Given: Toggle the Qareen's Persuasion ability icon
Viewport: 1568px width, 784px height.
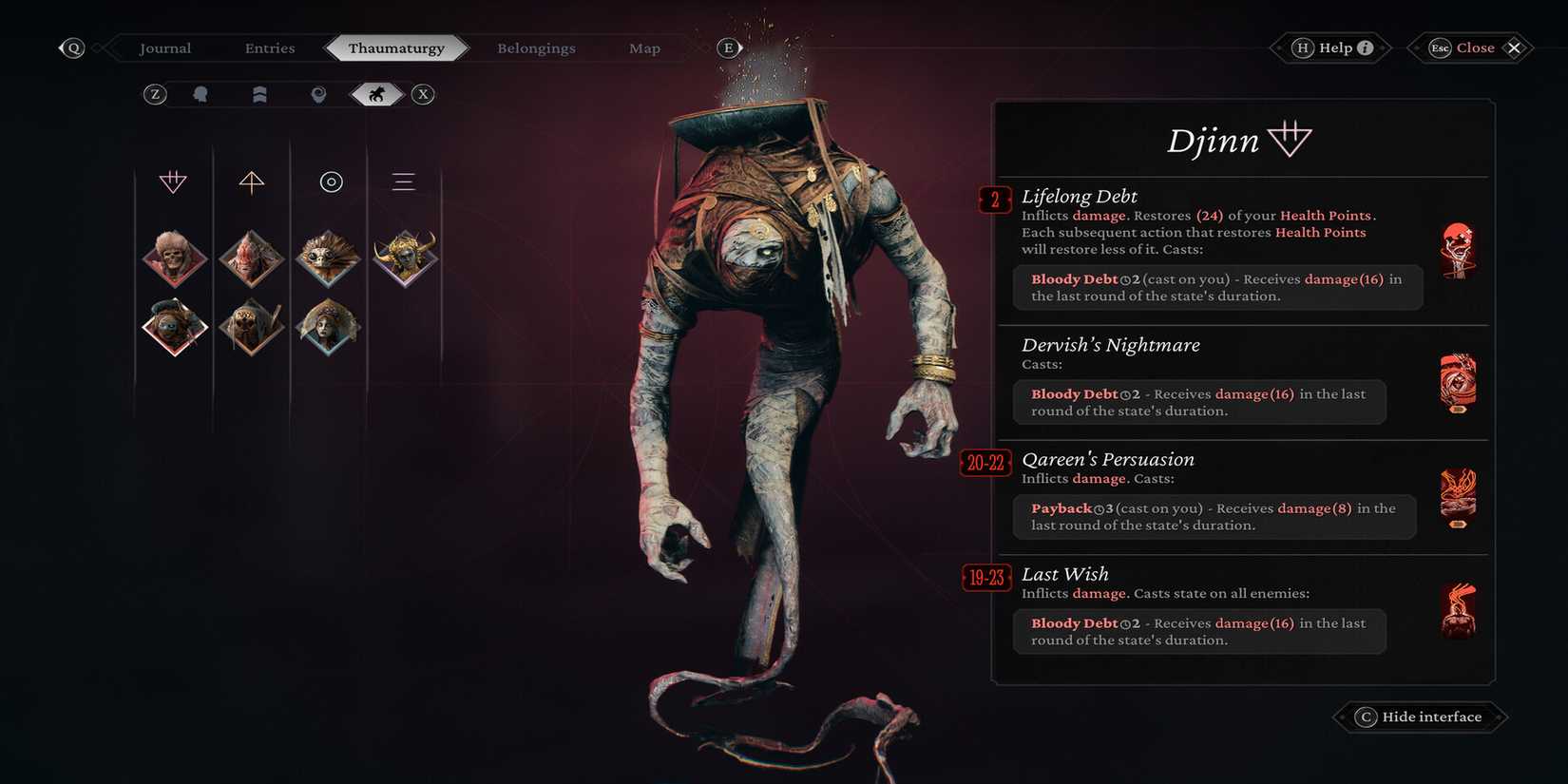Looking at the screenshot, I should point(1457,493).
